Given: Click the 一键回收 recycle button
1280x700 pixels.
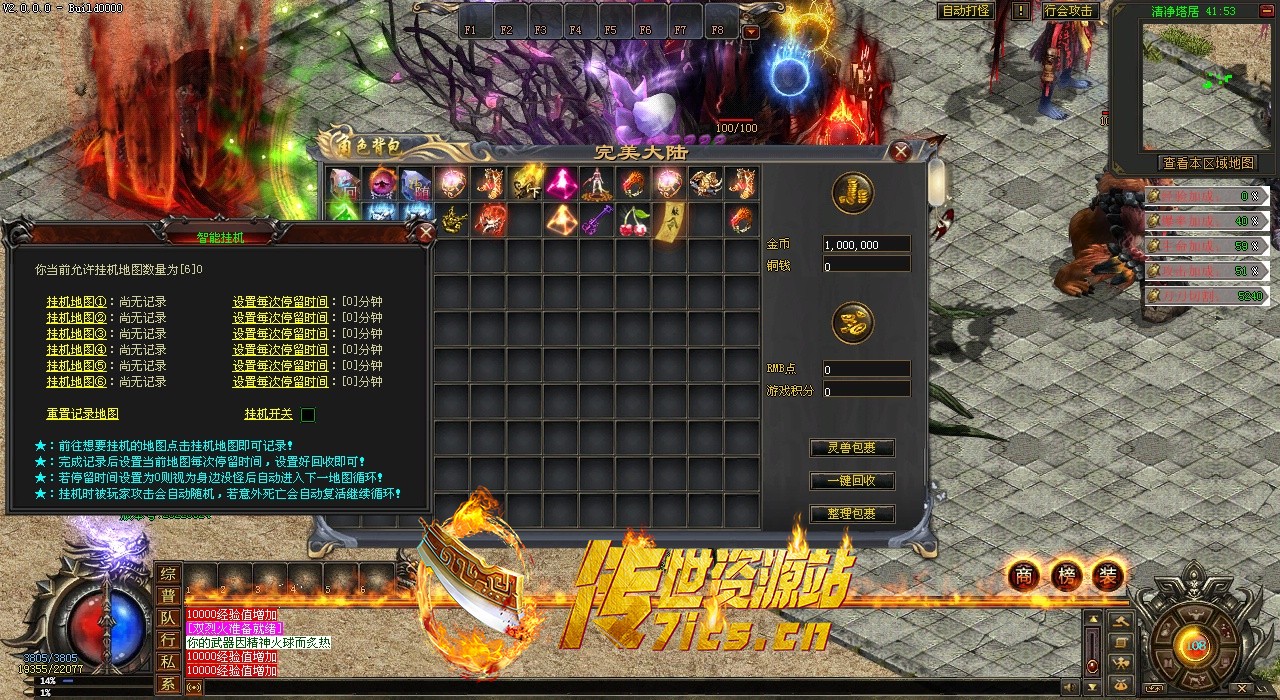Looking at the screenshot, I should (852, 481).
